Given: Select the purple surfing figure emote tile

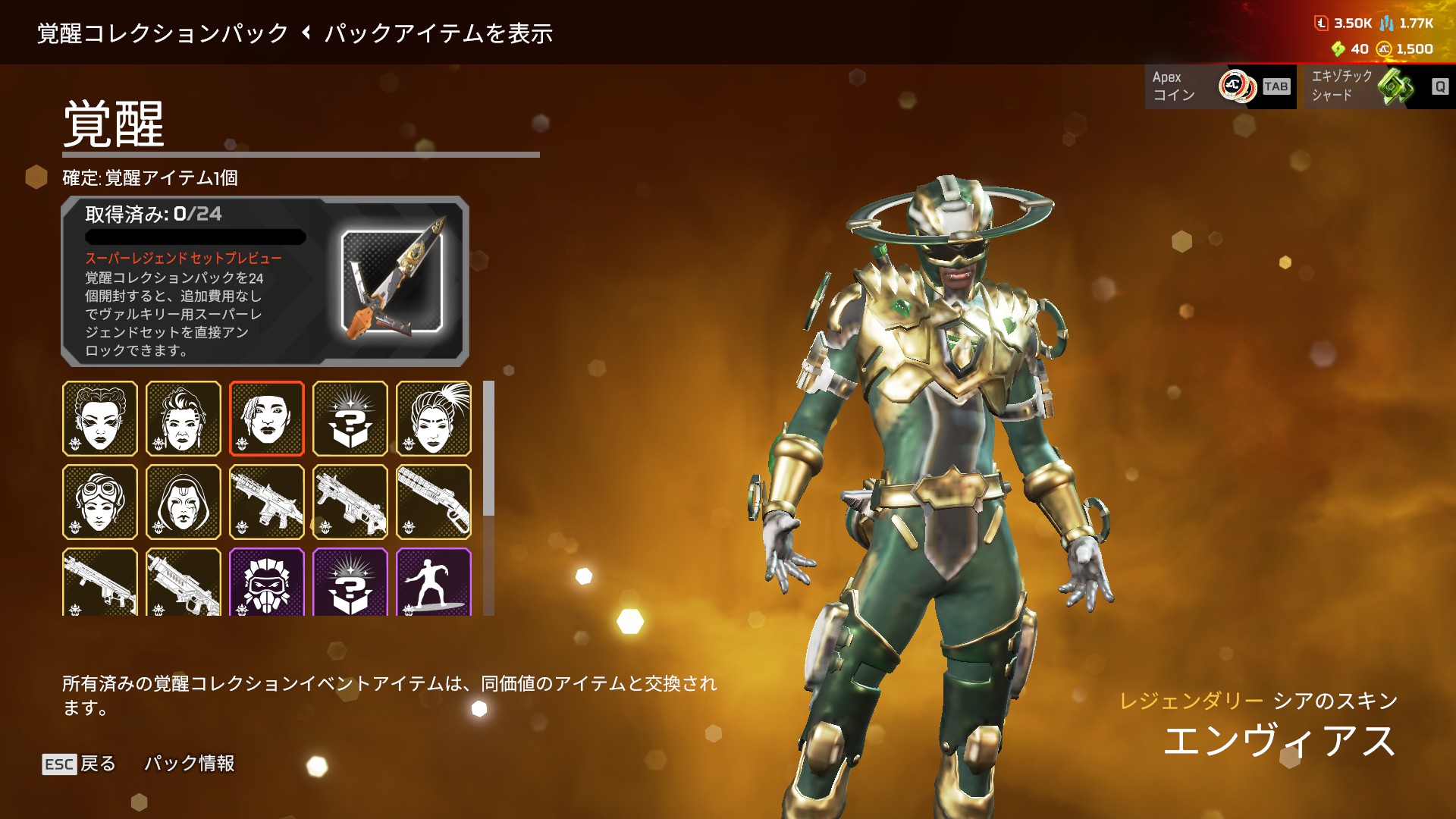Looking at the screenshot, I should tap(434, 582).
